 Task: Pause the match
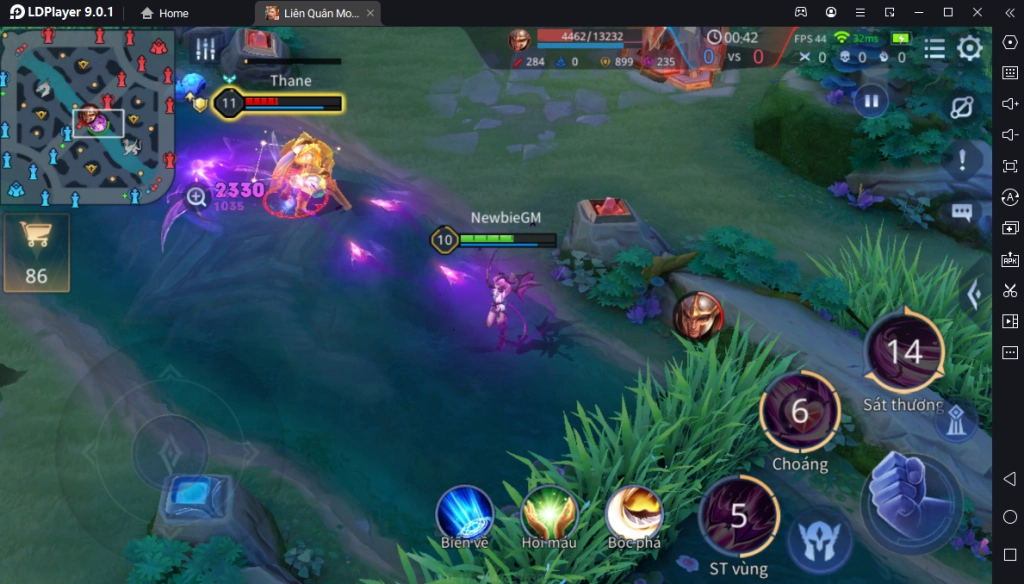coord(871,101)
